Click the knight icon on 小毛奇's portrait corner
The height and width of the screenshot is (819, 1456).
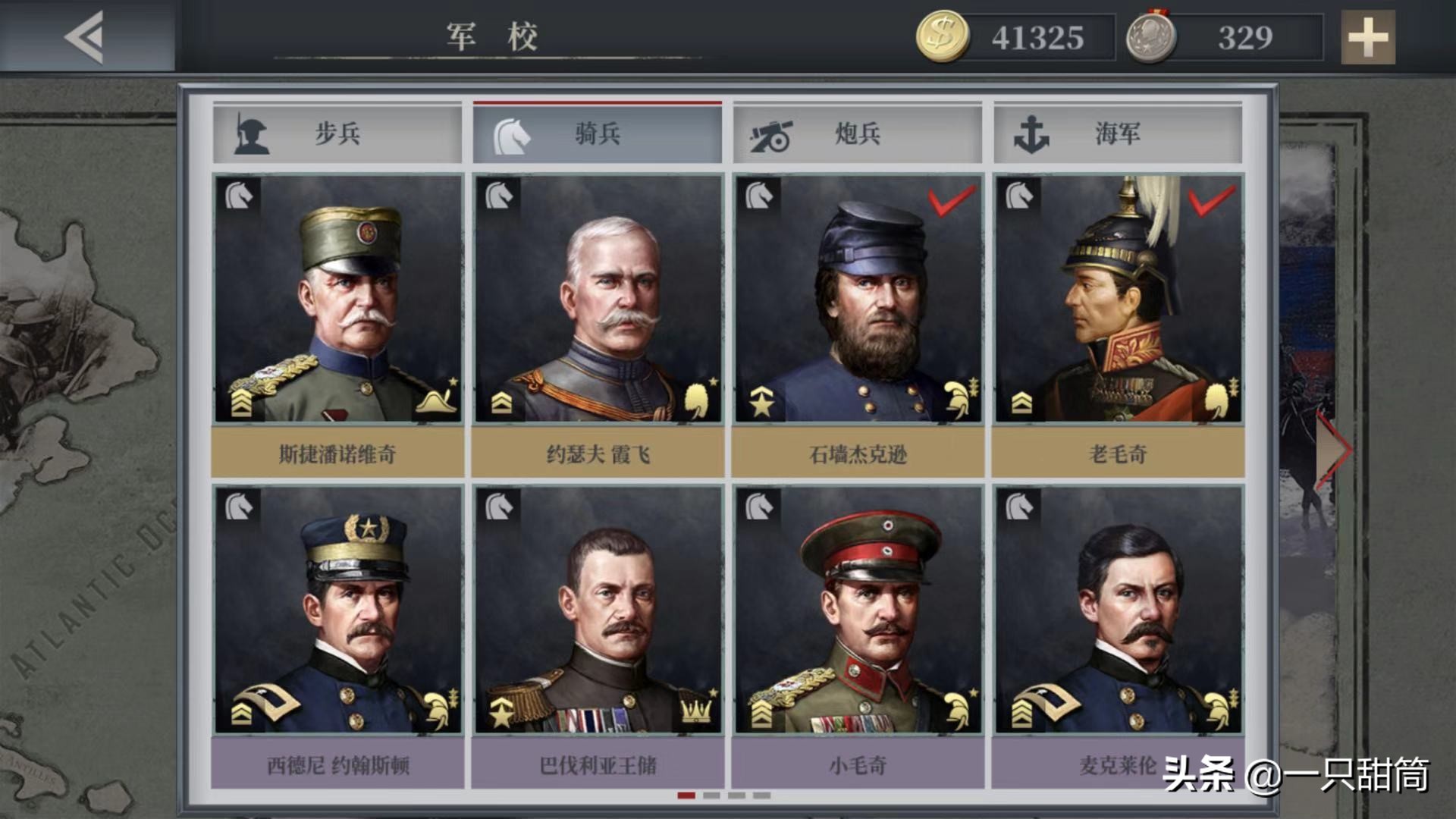[758, 507]
